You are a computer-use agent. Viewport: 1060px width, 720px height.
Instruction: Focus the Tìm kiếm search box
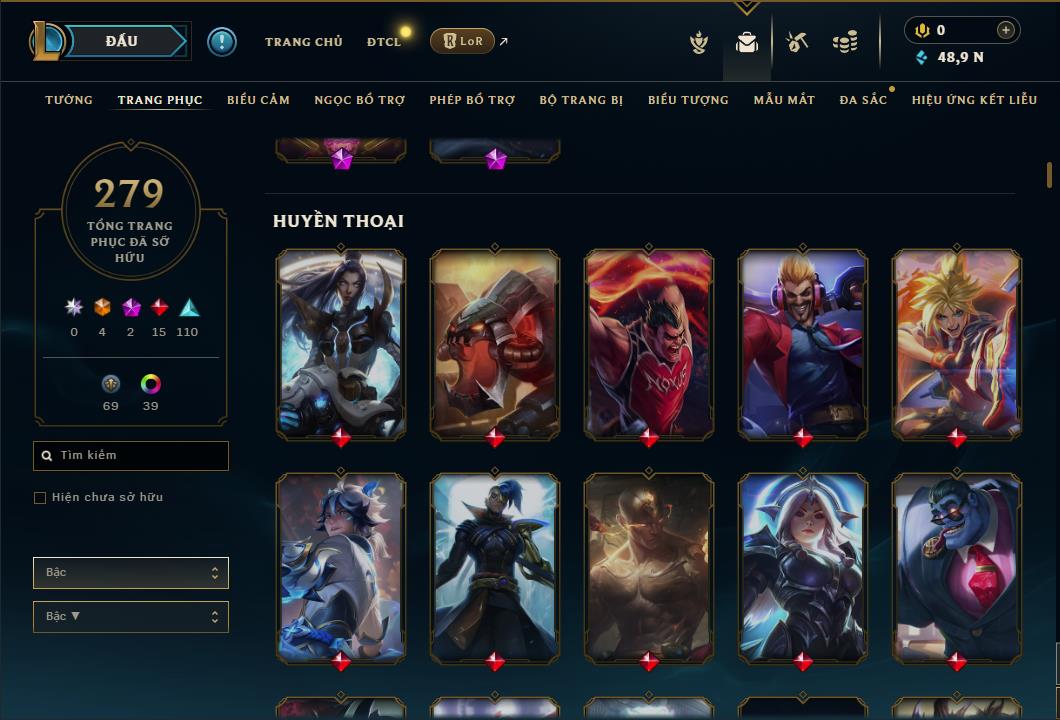pyautogui.click(x=131, y=456)
